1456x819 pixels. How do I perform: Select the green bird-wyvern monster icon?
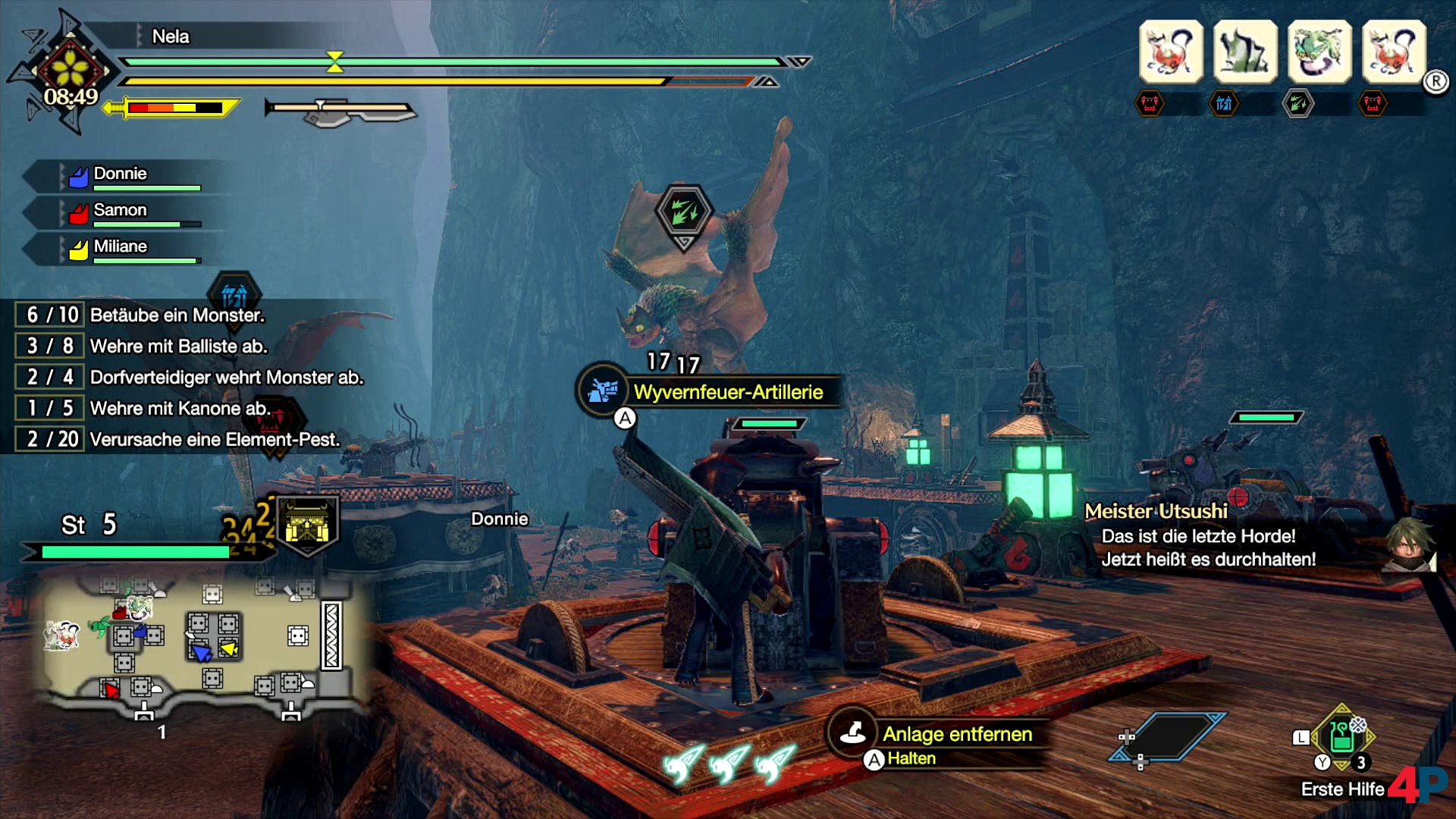click(1319, 52)
